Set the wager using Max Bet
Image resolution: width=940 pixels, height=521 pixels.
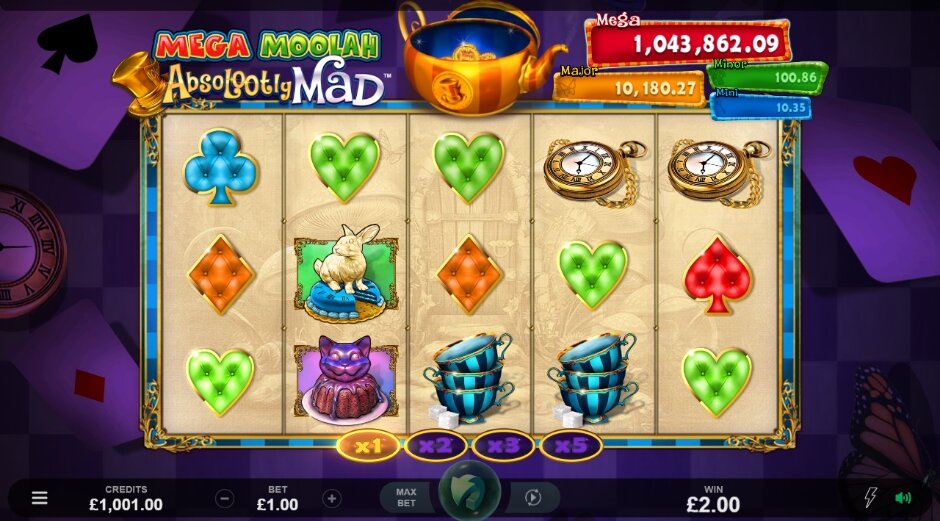[x=406, y=497]
